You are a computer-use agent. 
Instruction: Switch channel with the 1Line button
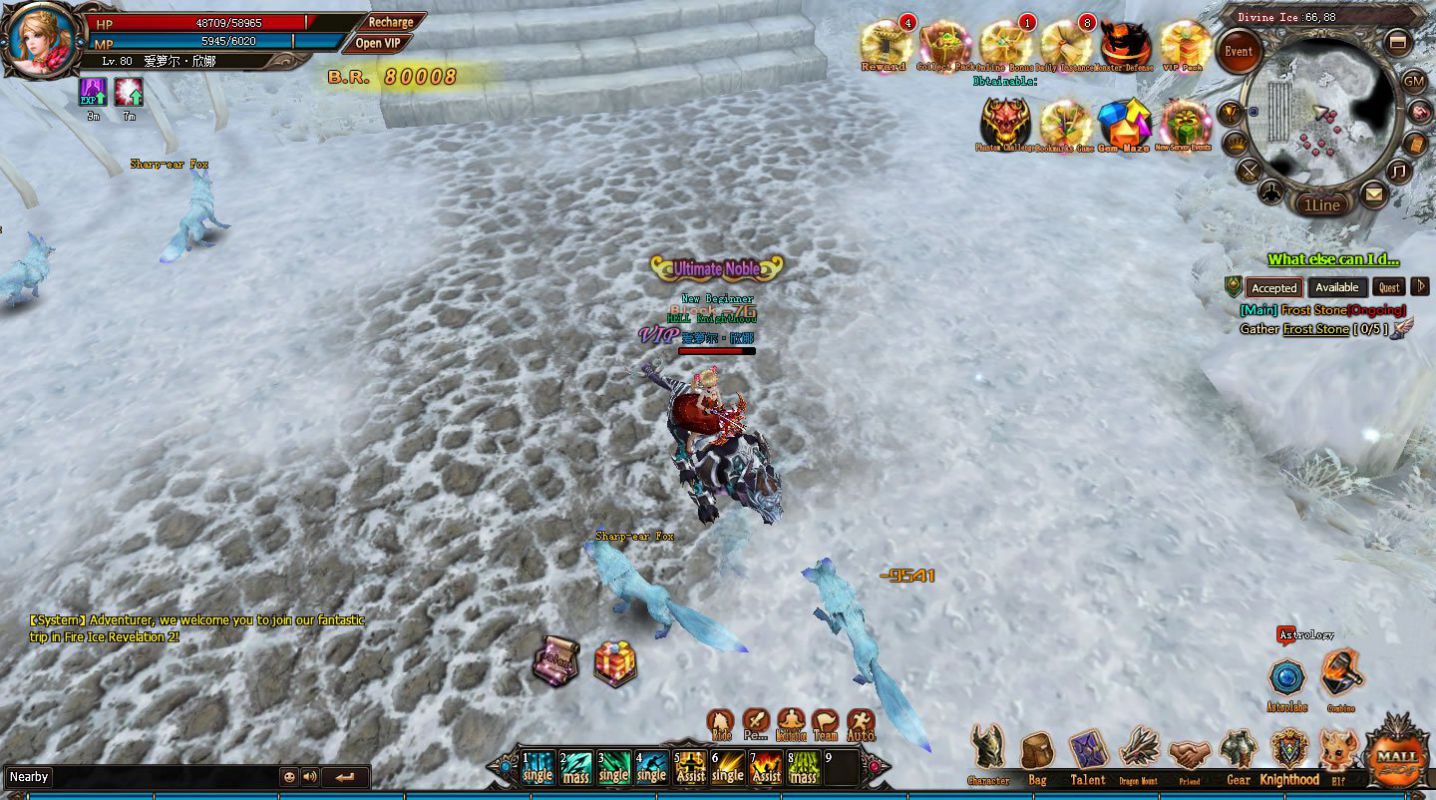[x=1322, y=205]
